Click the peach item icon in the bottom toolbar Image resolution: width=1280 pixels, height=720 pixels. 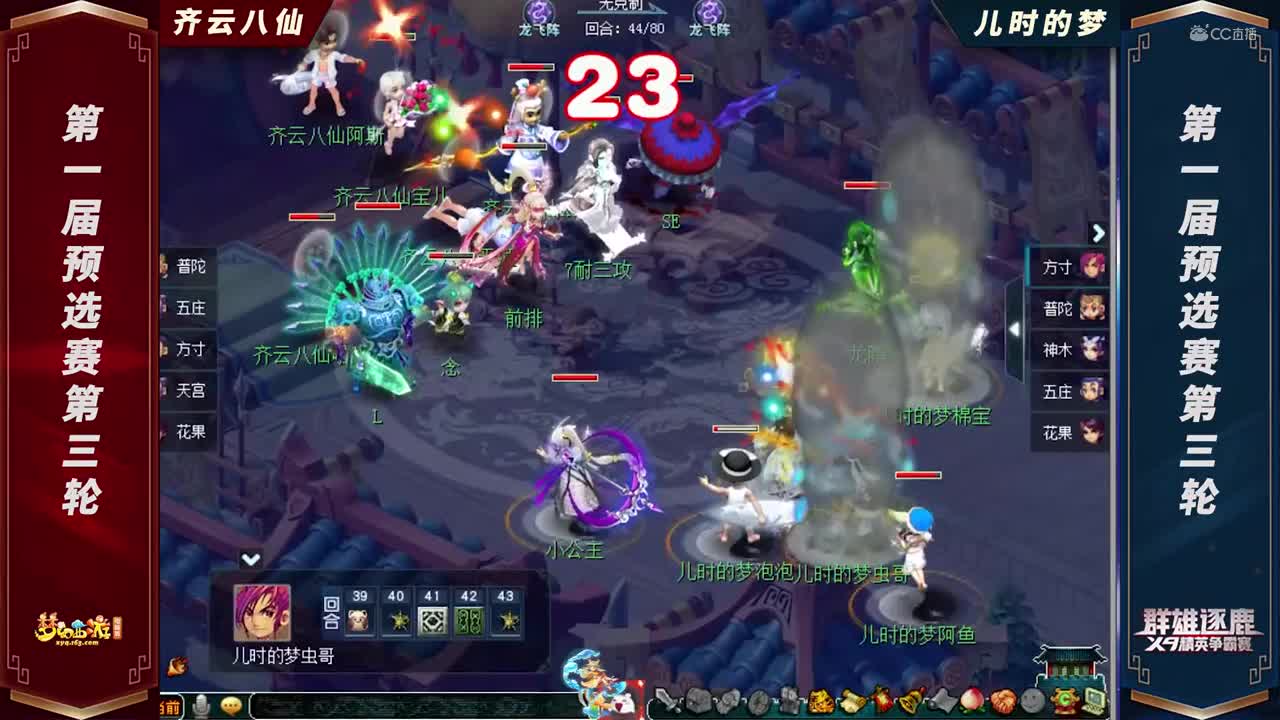pos(972,700)
